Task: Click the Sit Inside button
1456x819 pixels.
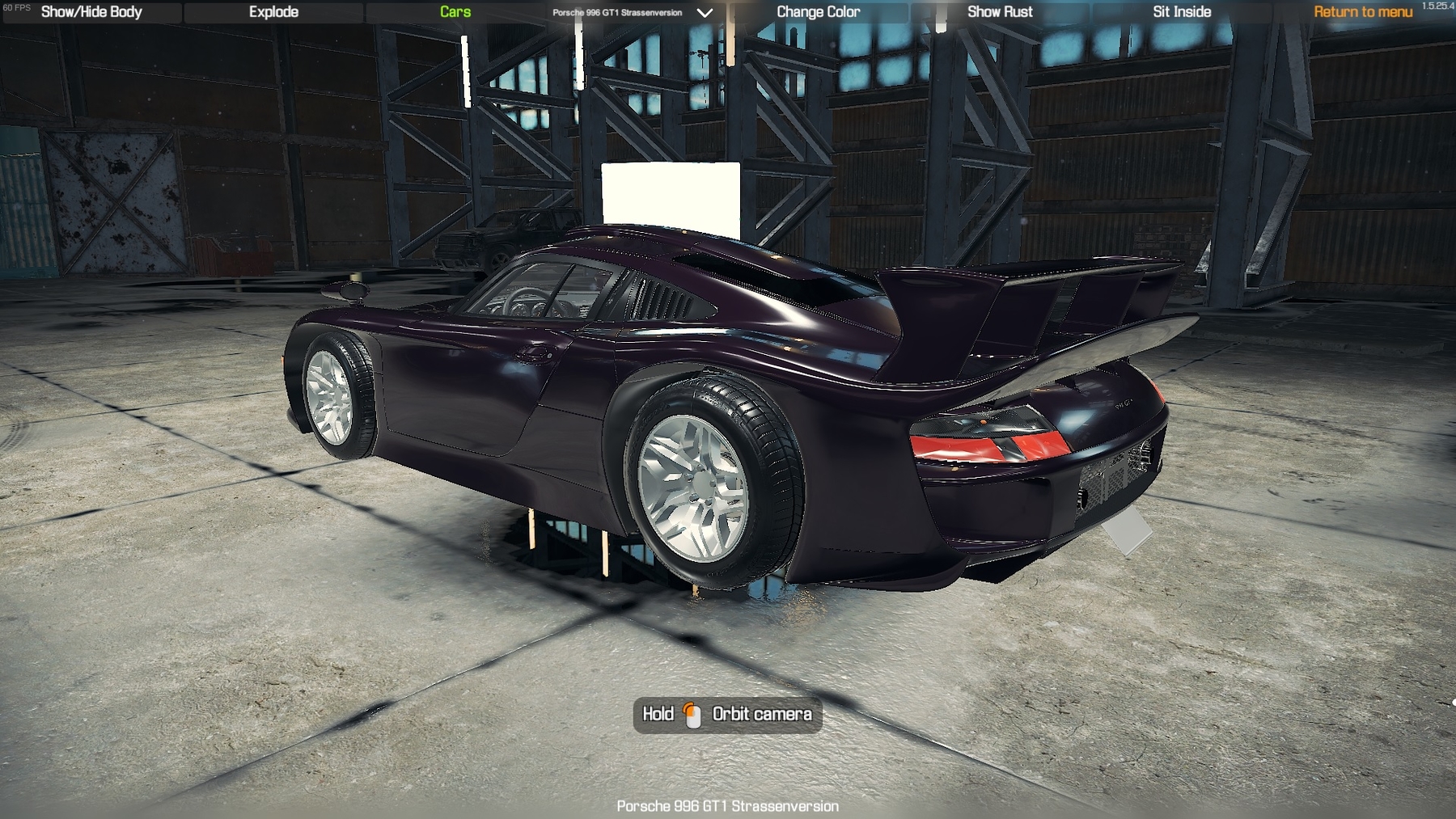Action: [1182, 12]
